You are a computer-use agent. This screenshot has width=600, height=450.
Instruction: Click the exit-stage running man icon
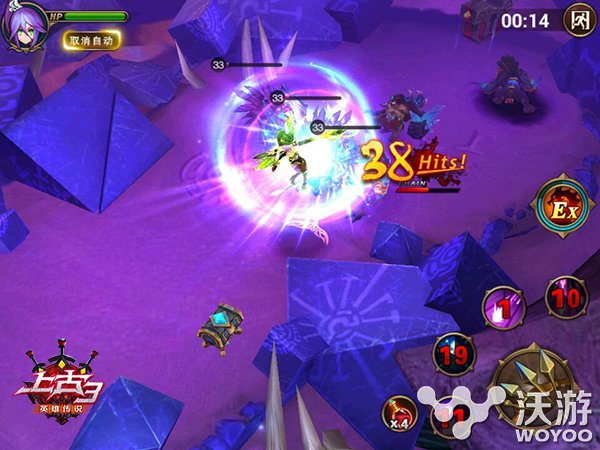coord(578,18)
